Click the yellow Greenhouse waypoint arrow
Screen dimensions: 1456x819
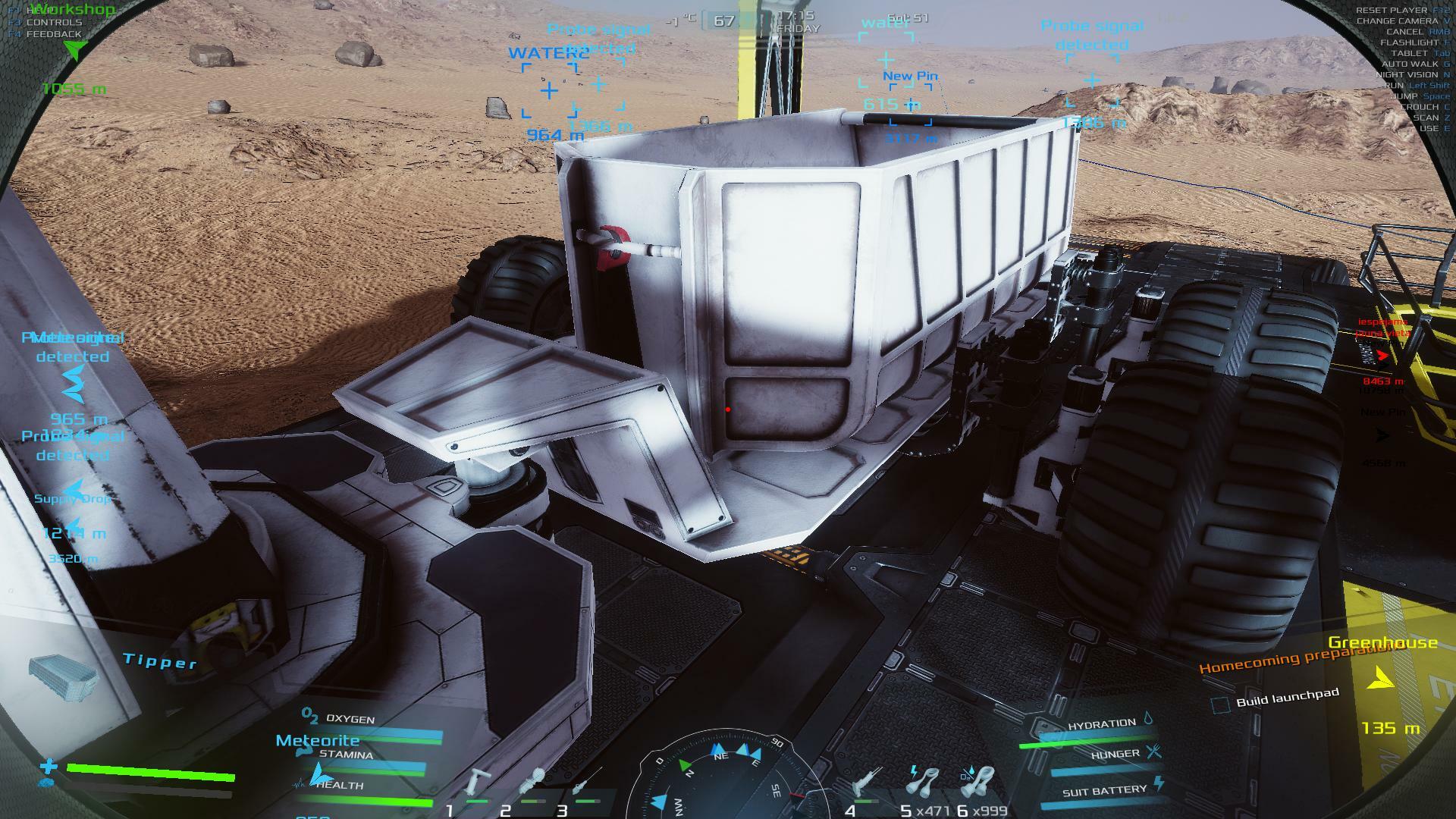coord(1382,677)
